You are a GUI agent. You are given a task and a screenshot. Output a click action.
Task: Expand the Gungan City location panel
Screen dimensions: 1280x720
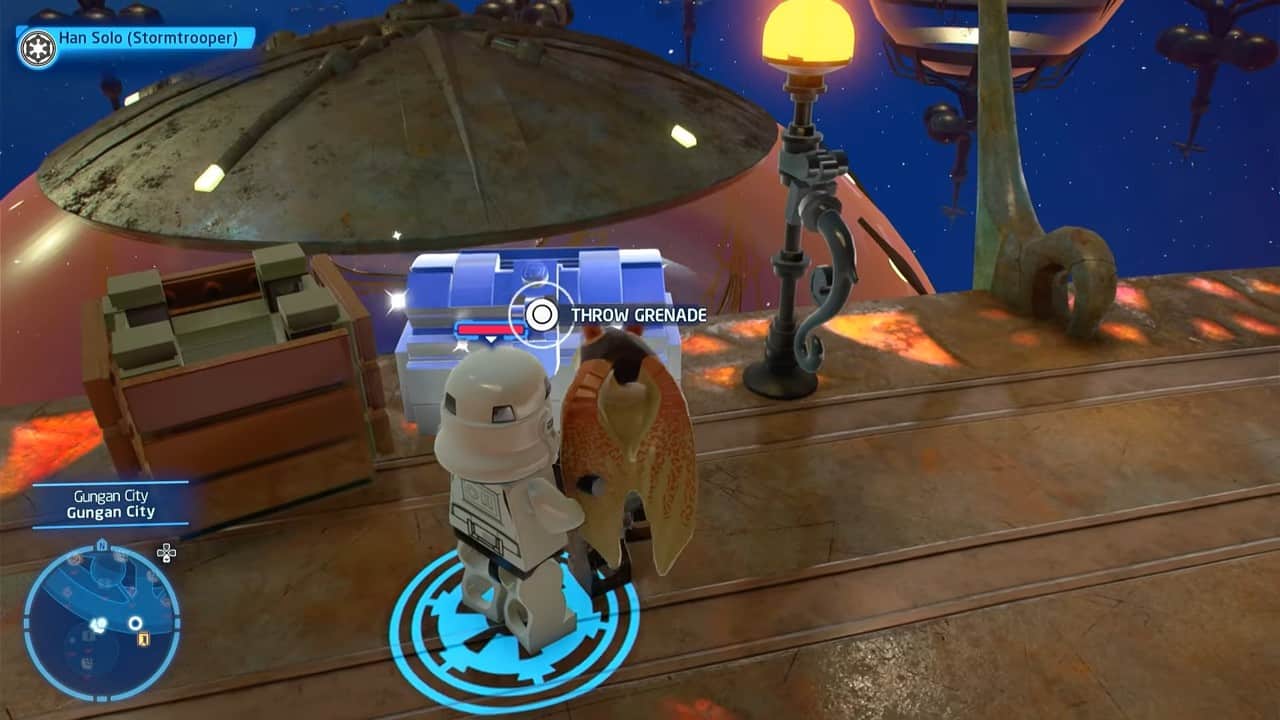[x=110, y=503]
